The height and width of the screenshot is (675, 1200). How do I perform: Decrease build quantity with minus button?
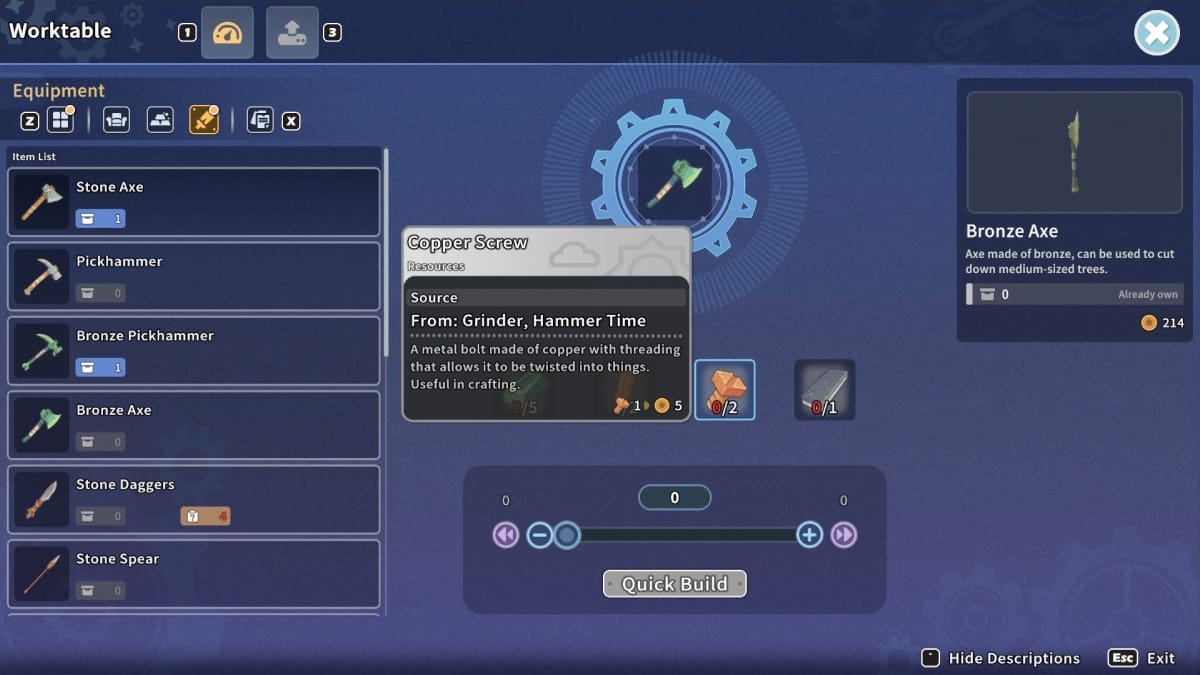[539, 535]
